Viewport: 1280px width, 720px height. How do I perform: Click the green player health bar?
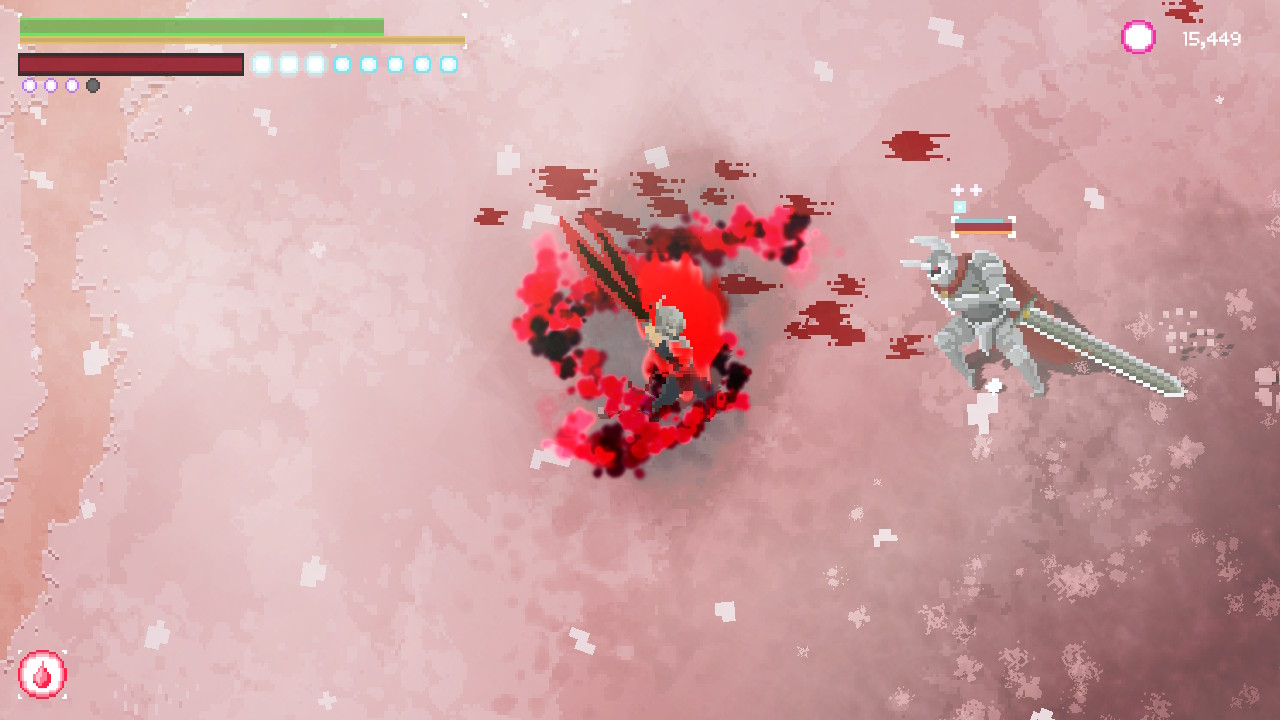pos(200,25)
